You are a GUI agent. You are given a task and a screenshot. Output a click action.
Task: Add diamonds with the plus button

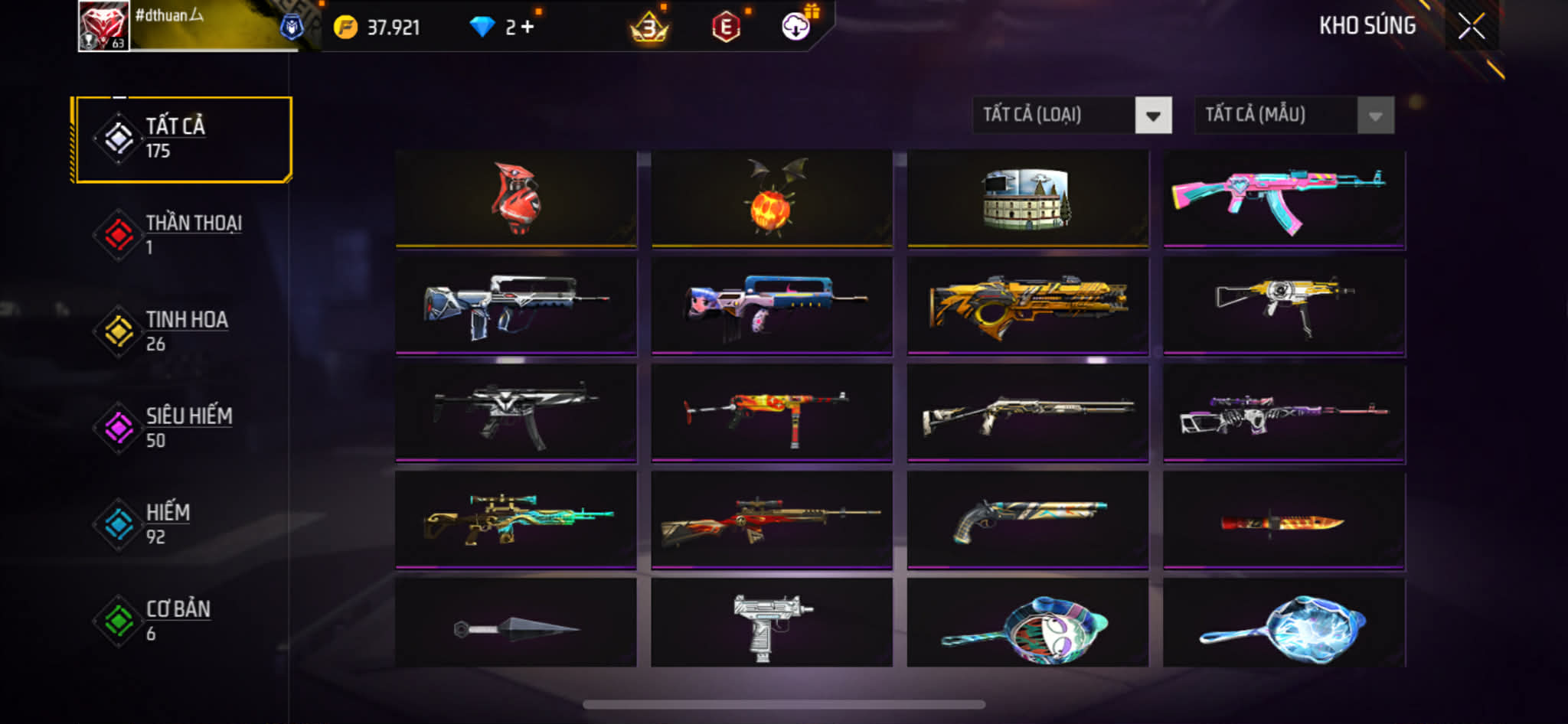click(528, 28)
